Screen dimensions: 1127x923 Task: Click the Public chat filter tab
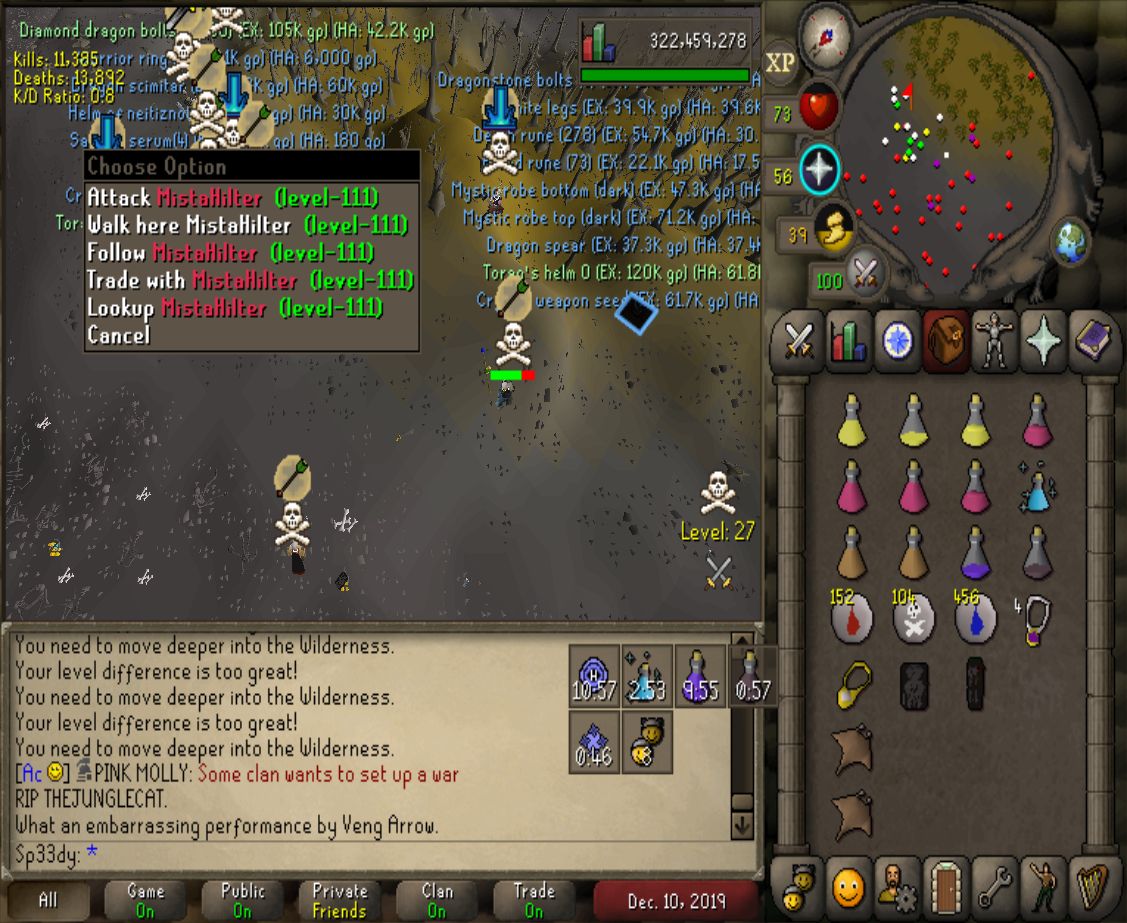(243, 900)
